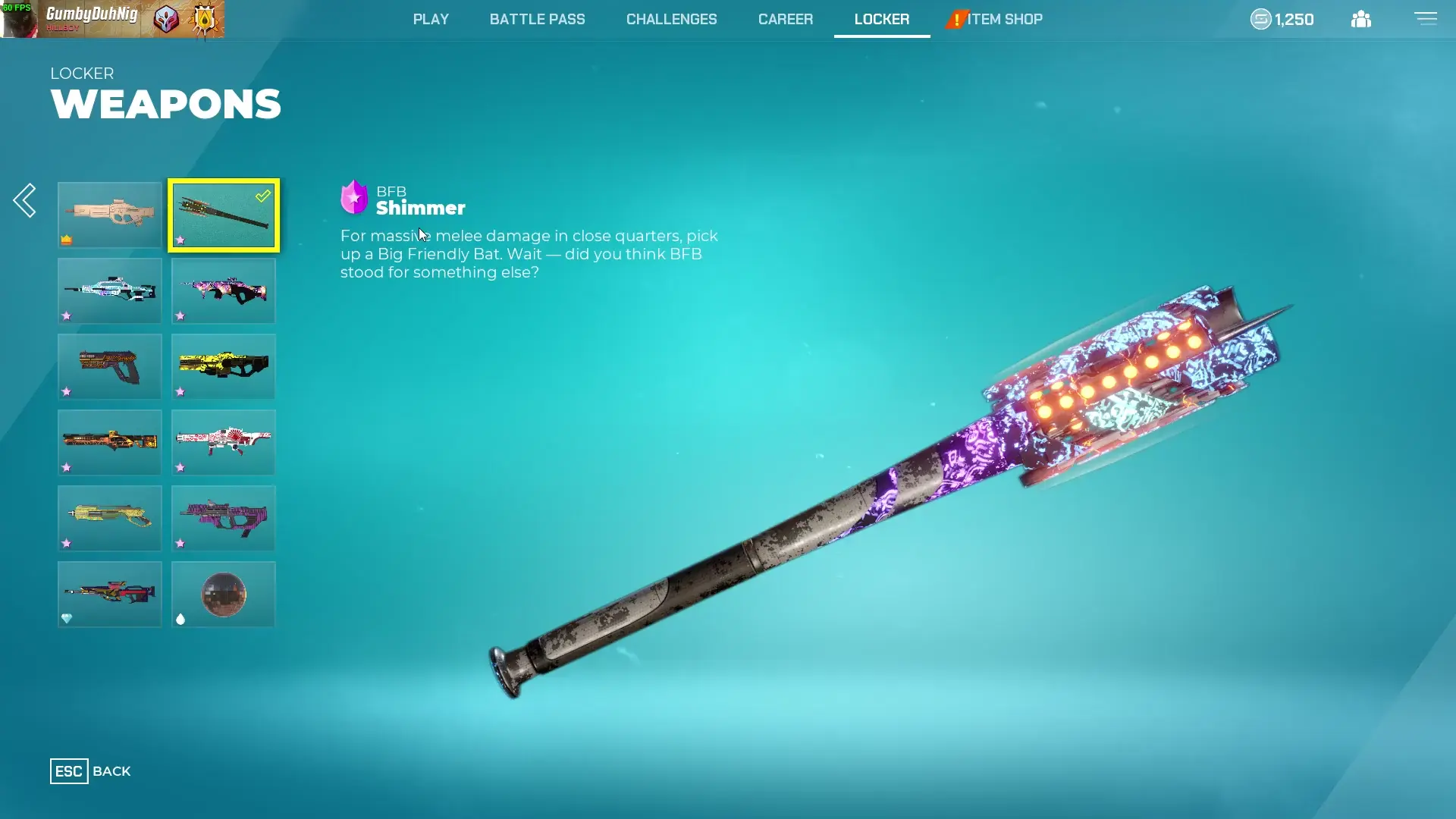This screenshot has height=819, width=1456.
Task: Choose the beige crown-marked rifle skin
Action: [110, 215]
